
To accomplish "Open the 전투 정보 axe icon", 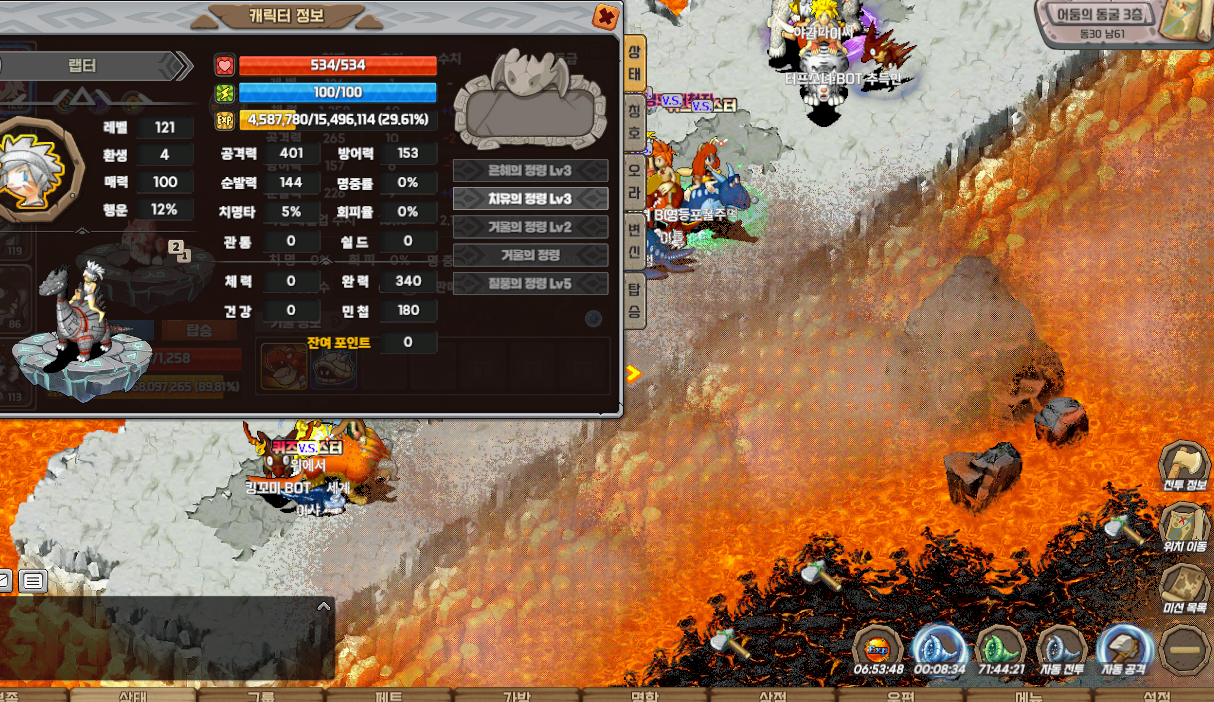I will click(1185, 465).
